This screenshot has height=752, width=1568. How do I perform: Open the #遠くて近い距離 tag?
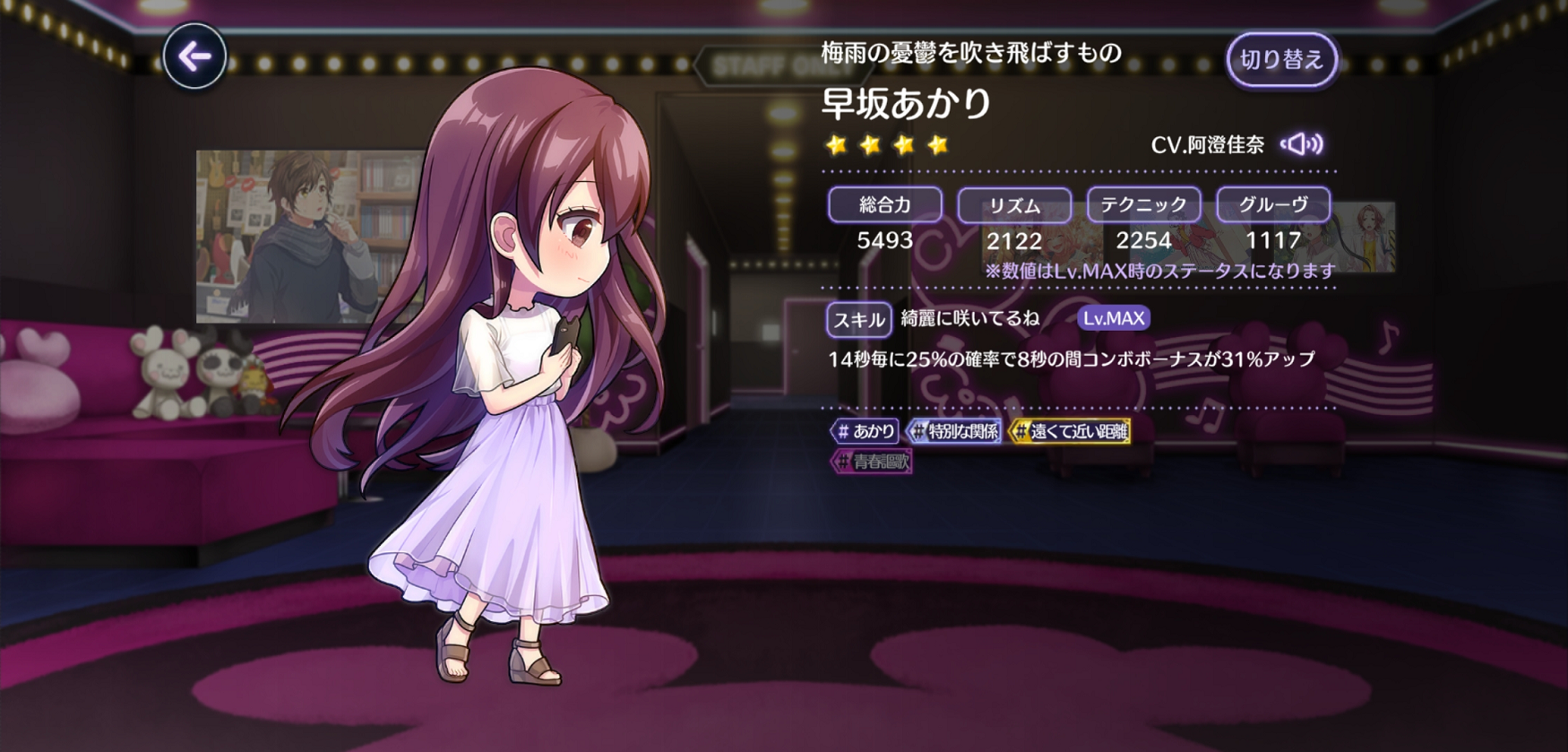tap(1070, 431)
